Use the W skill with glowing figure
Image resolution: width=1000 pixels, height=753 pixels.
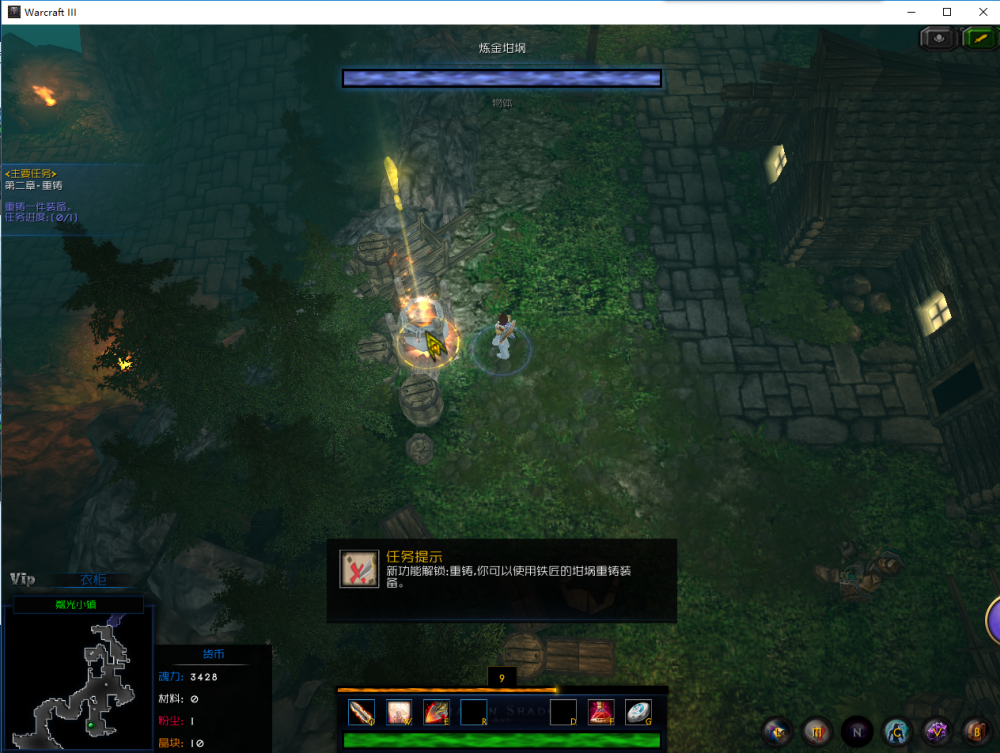[x=399, y=712]
